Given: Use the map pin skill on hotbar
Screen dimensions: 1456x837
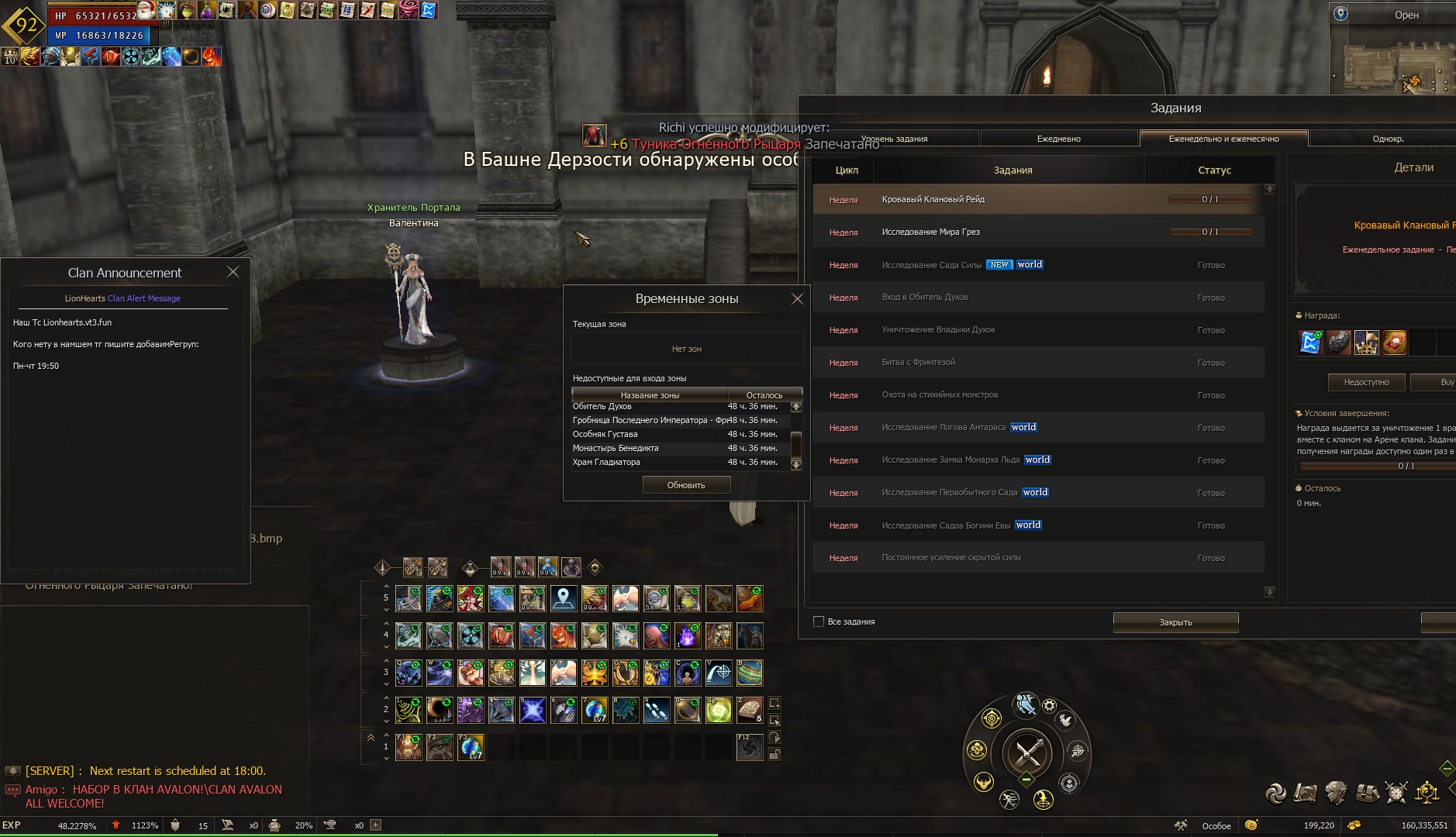Looking at the screenshot, I should 564,598.
